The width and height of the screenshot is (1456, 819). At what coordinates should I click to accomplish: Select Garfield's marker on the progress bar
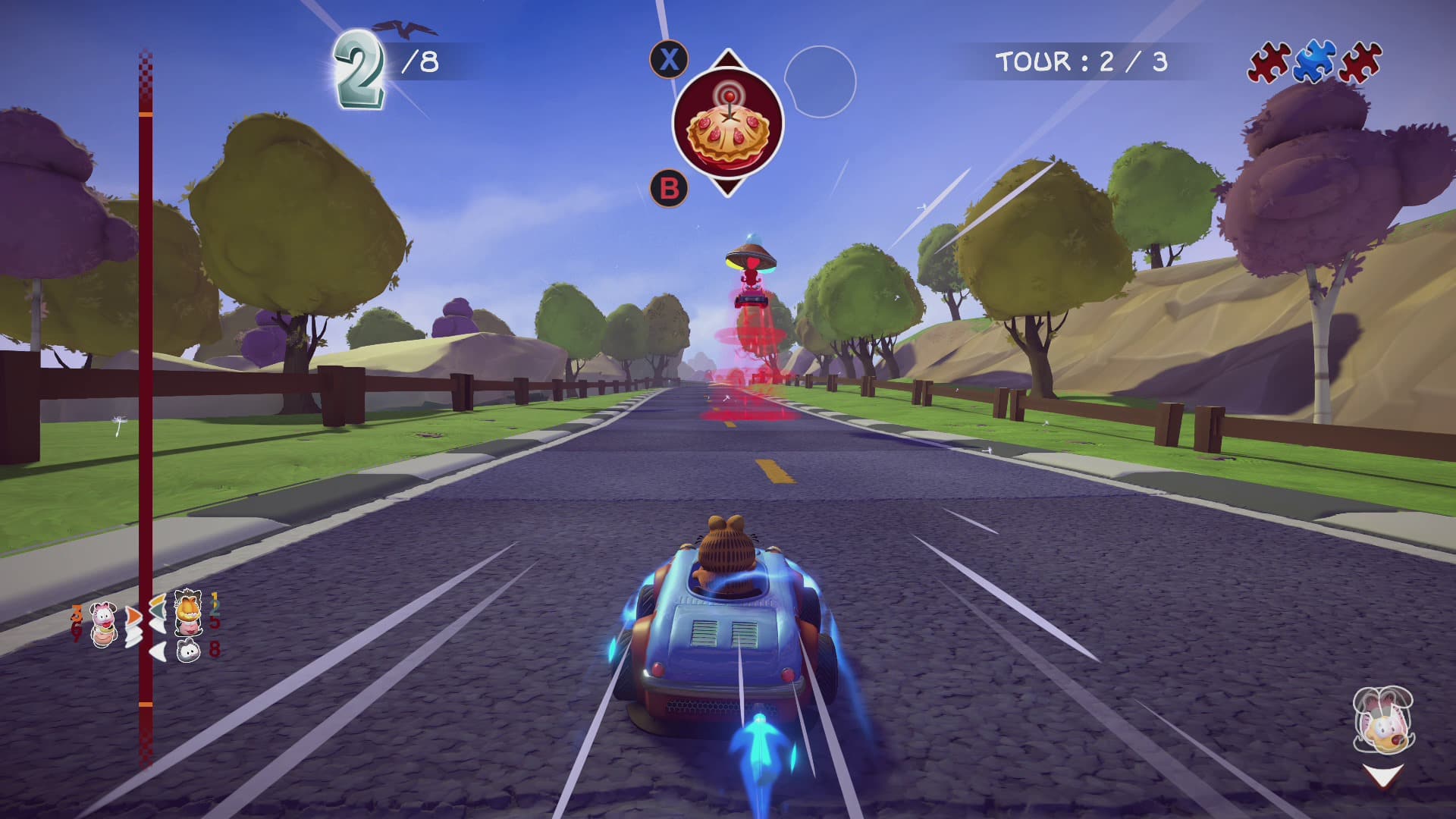(187, 611)
